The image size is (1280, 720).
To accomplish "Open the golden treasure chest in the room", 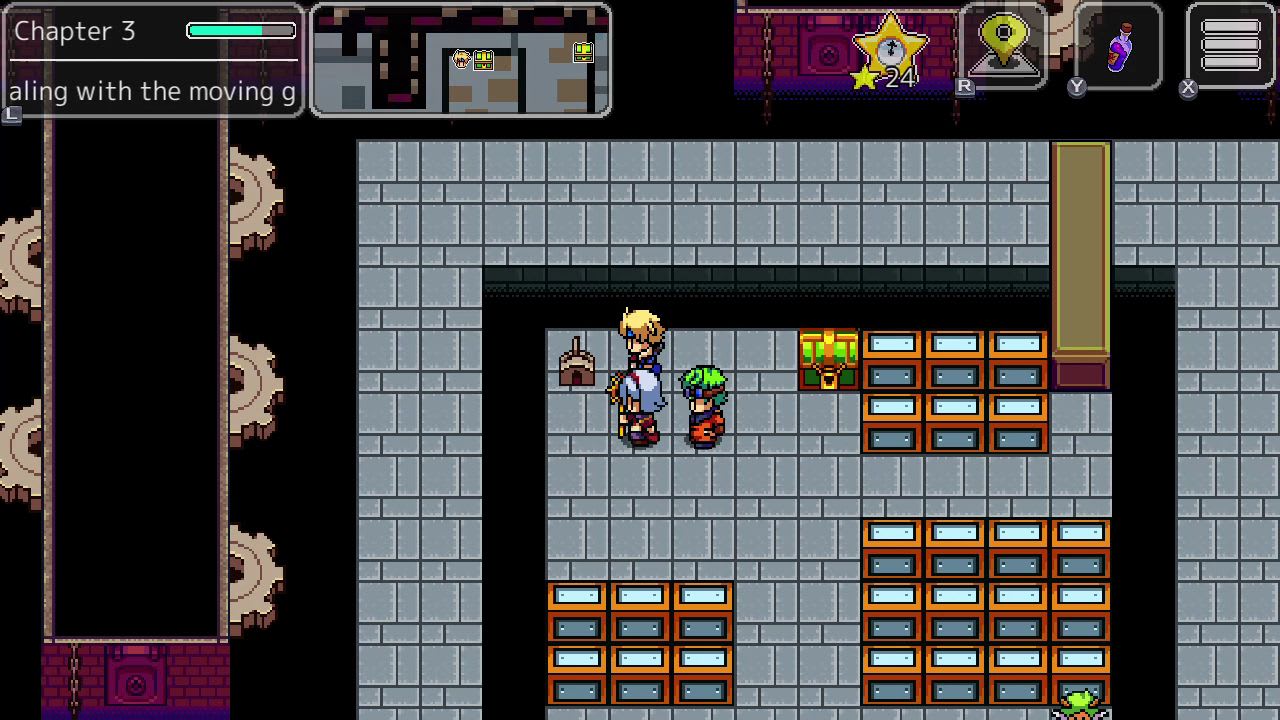I will [x=827, y=358].
